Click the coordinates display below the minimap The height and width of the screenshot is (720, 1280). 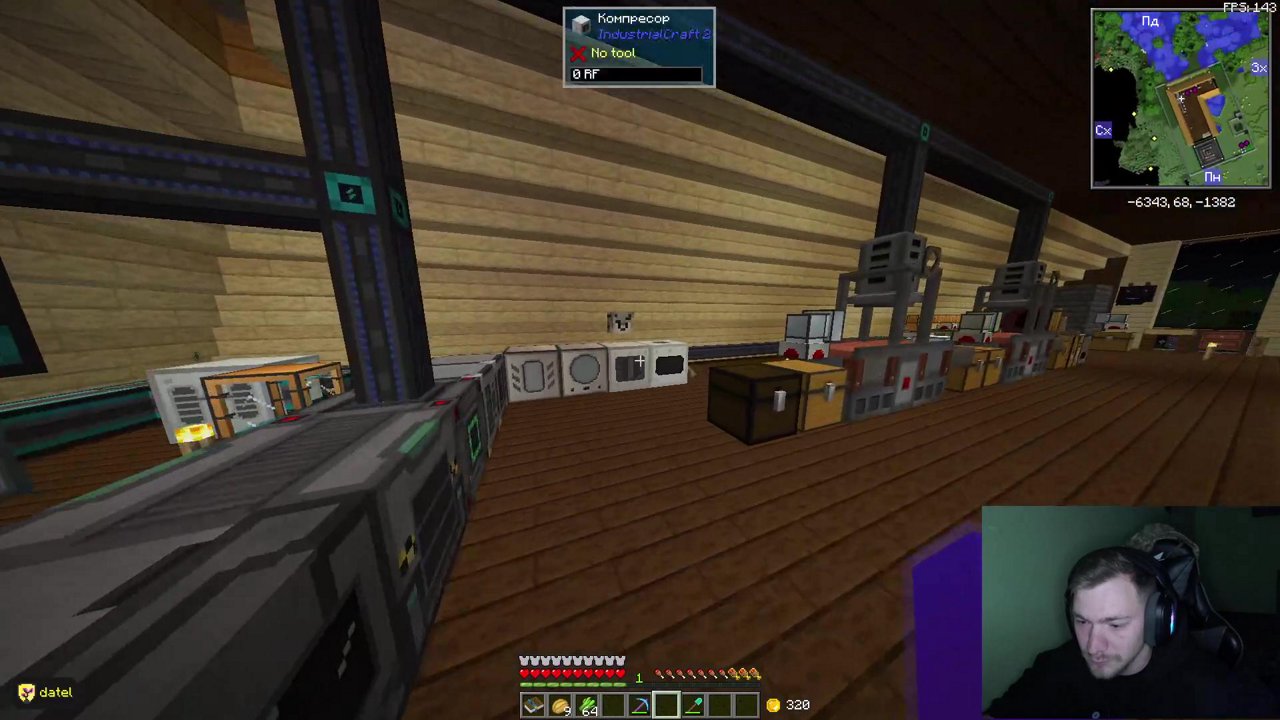pyautogui.click(x=1180, y=202)
